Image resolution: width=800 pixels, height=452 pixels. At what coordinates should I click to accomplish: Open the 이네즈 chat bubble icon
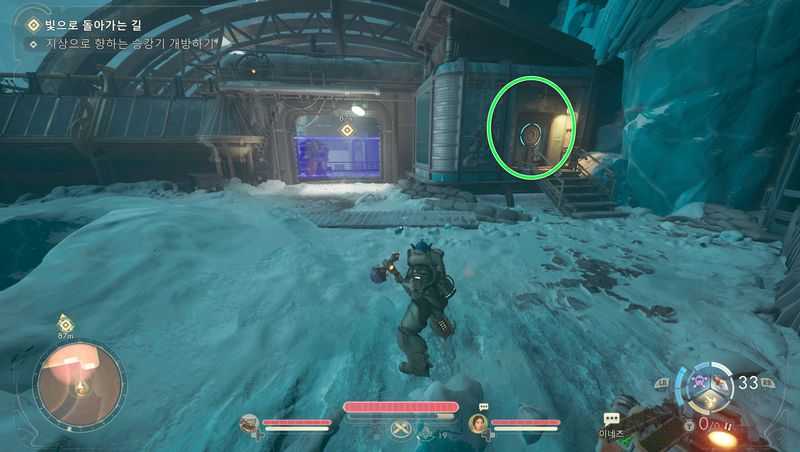pyautogui.click(x=611, y=421)
